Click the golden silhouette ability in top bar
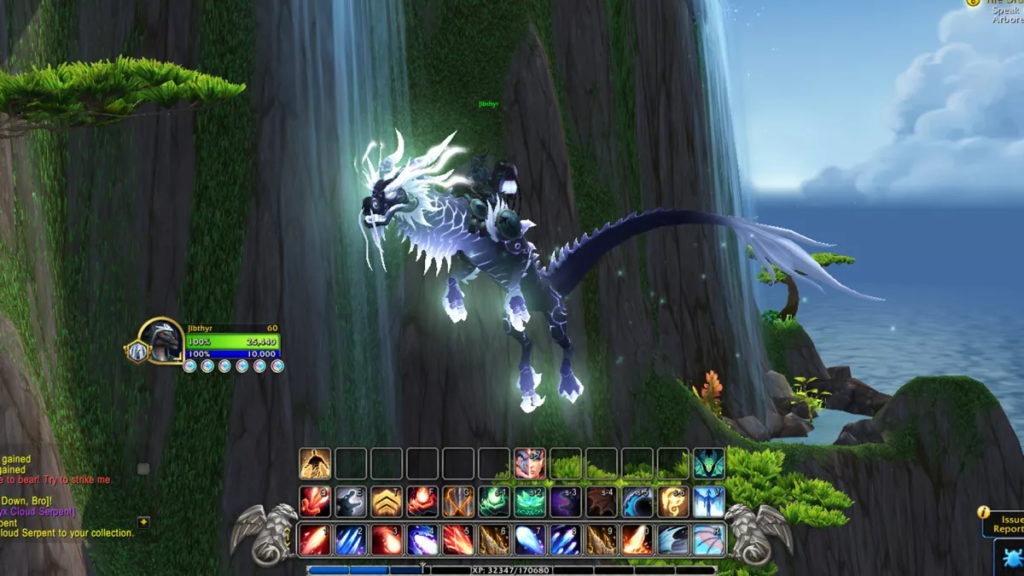Viewport: 1024px width, 576px height. (315, 463)
